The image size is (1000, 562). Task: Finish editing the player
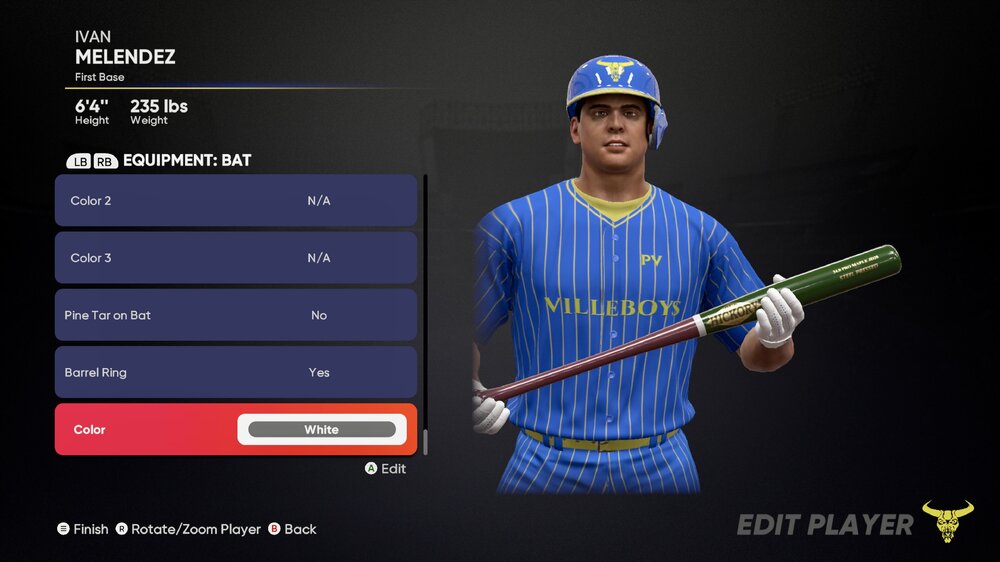pyautogui.click(x=83, y=529)
